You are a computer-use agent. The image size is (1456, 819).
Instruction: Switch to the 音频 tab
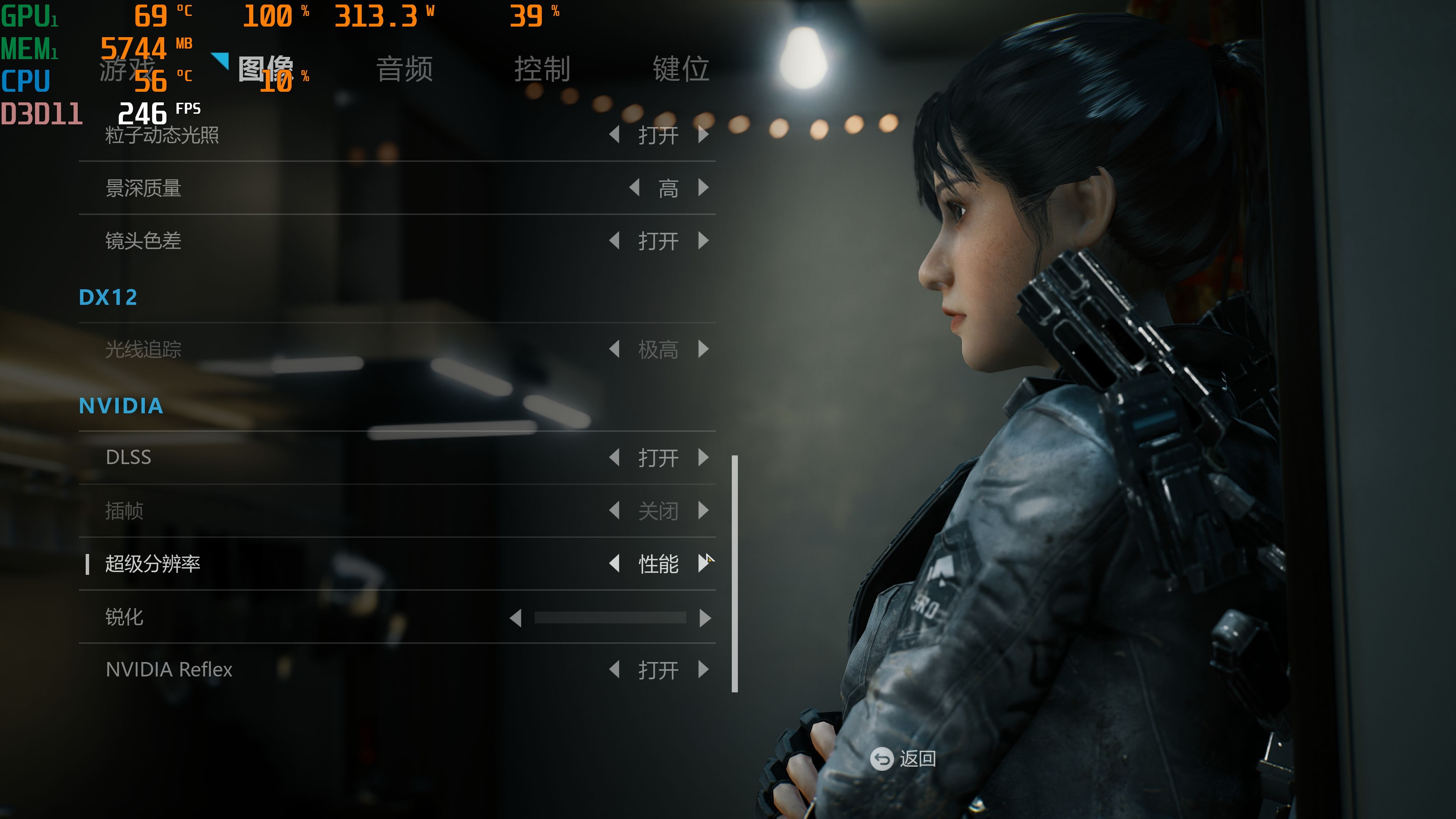405,70
